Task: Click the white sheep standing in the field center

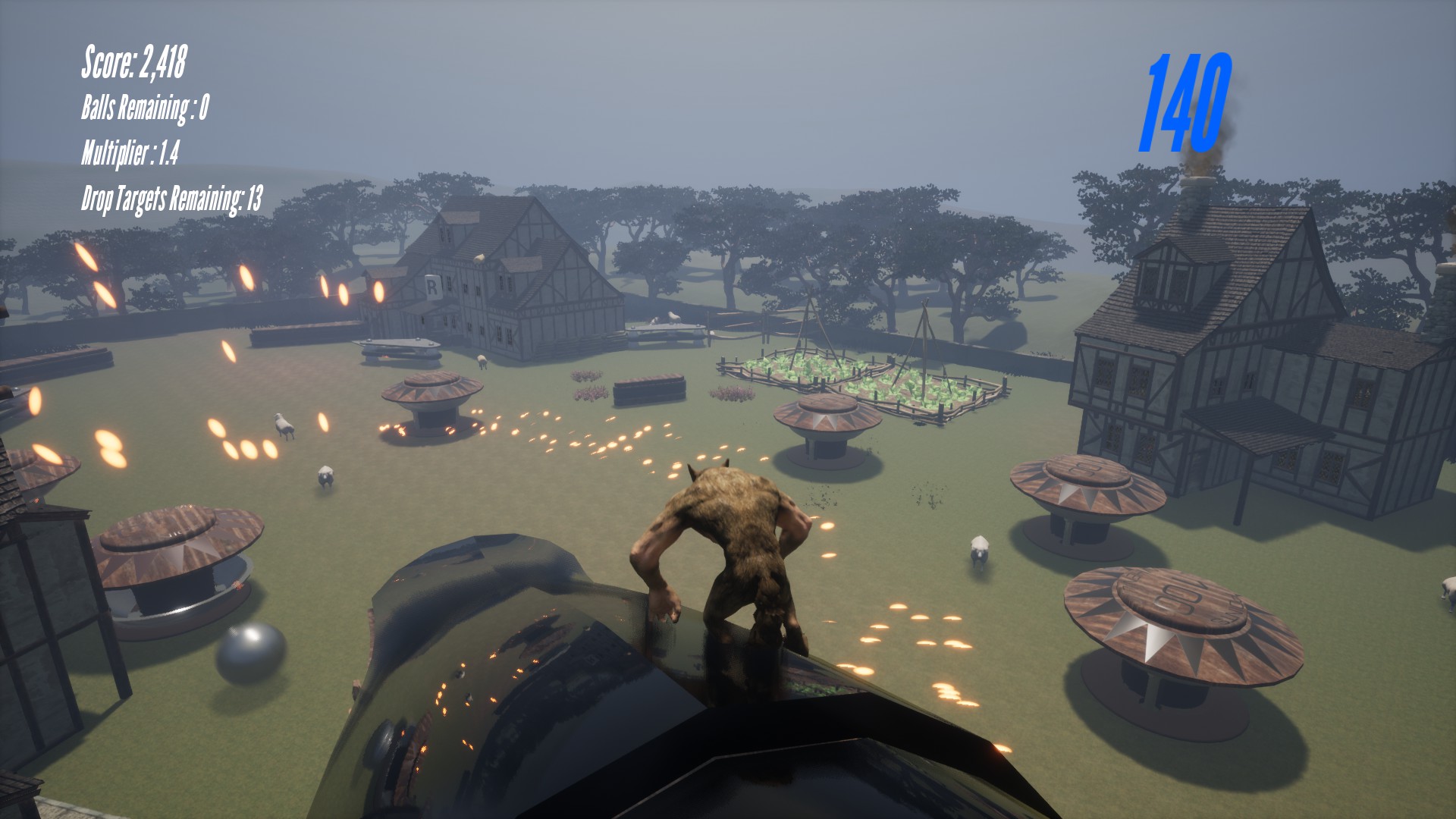Action: (x=284, y=425)
